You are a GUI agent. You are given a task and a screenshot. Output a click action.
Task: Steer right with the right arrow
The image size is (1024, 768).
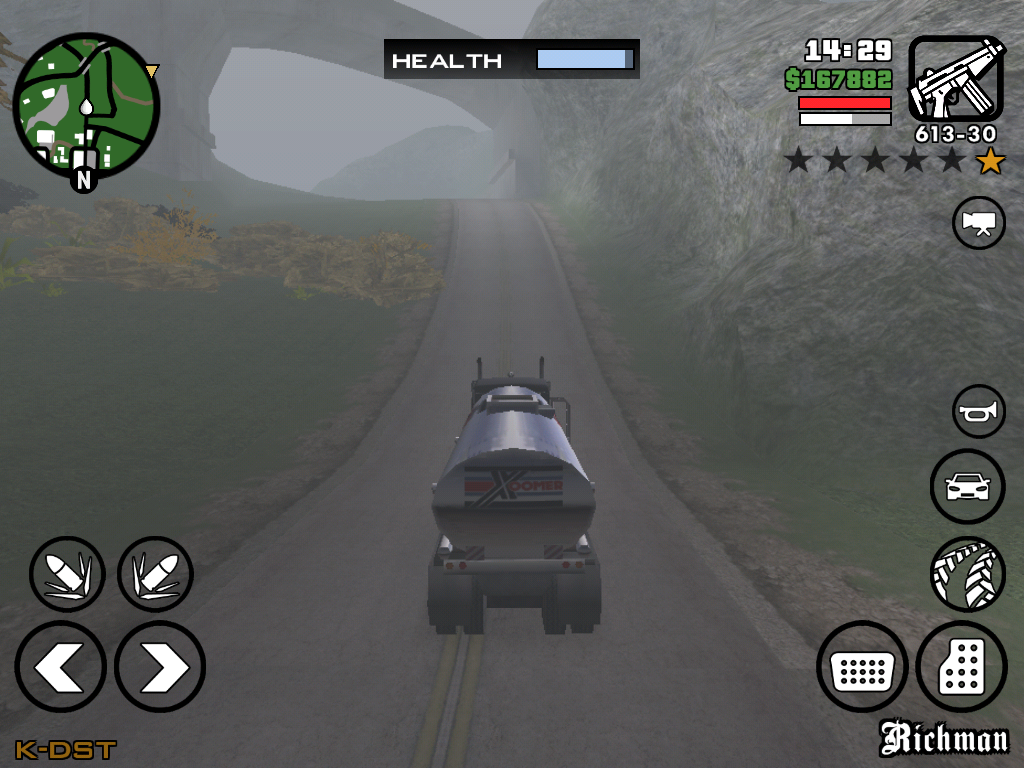point(160,667)
